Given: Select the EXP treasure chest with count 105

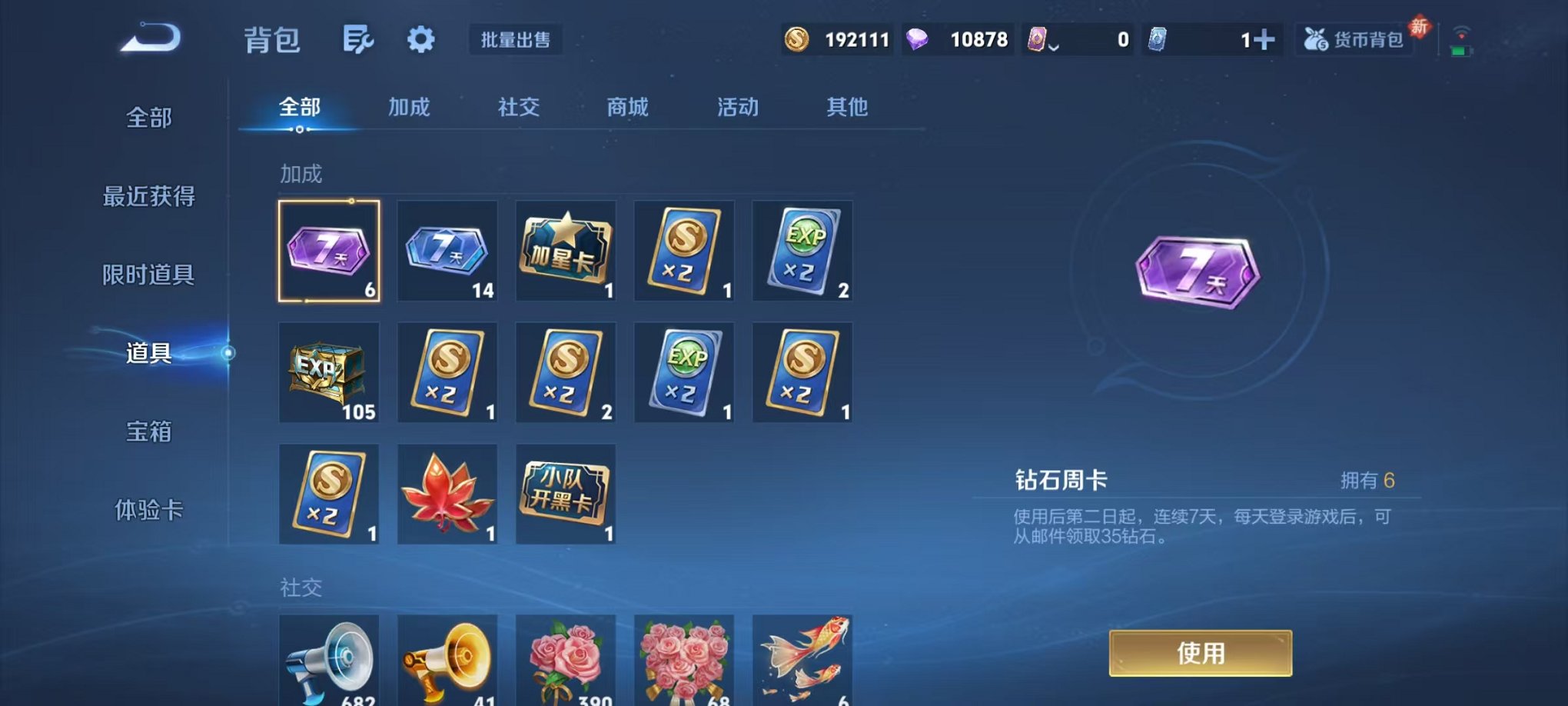Looking at the screenshot, I should coord(329,372).
